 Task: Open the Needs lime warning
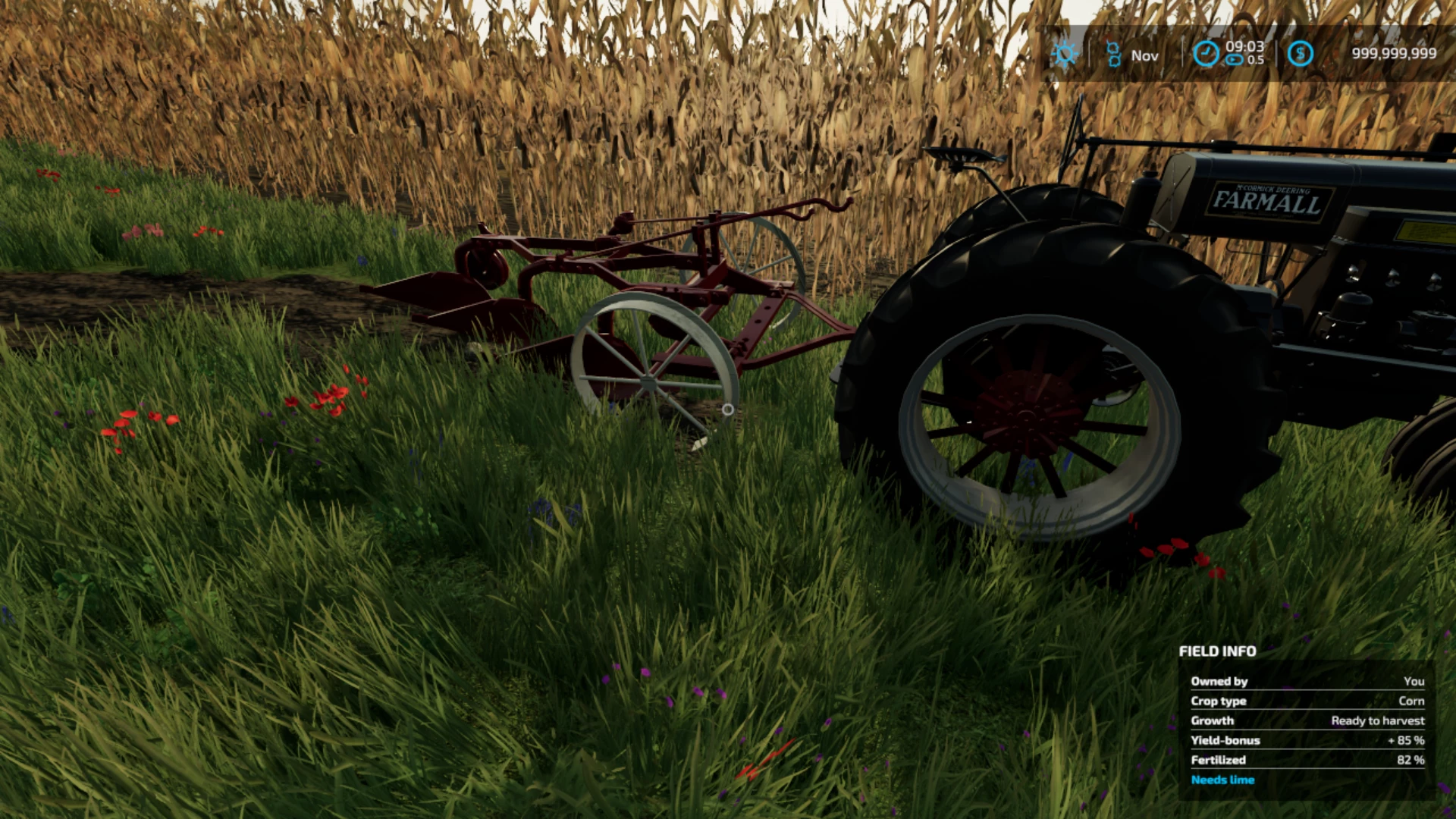click(1223, 780)
